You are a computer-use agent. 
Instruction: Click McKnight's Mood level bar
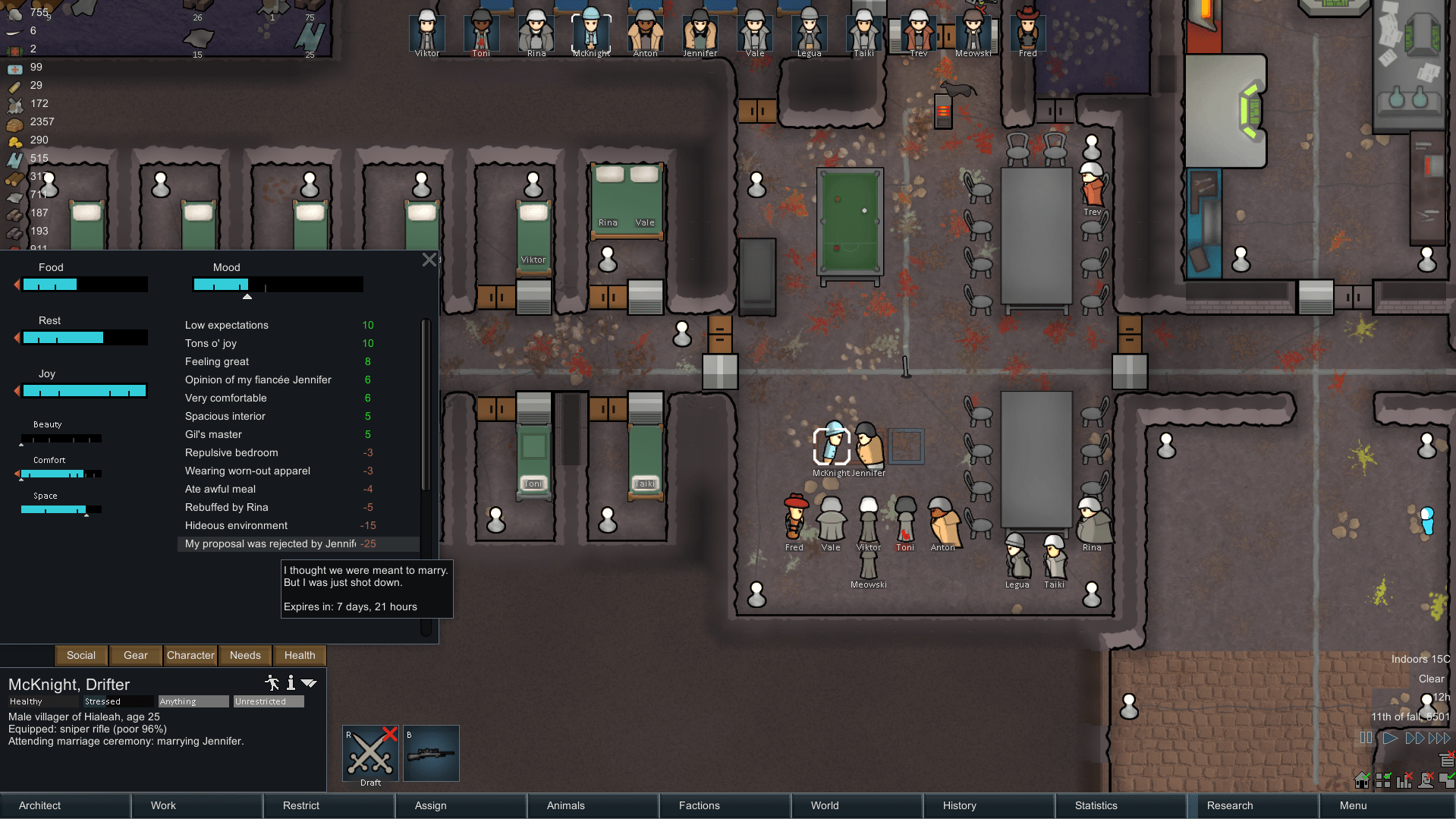coord(278,284)
